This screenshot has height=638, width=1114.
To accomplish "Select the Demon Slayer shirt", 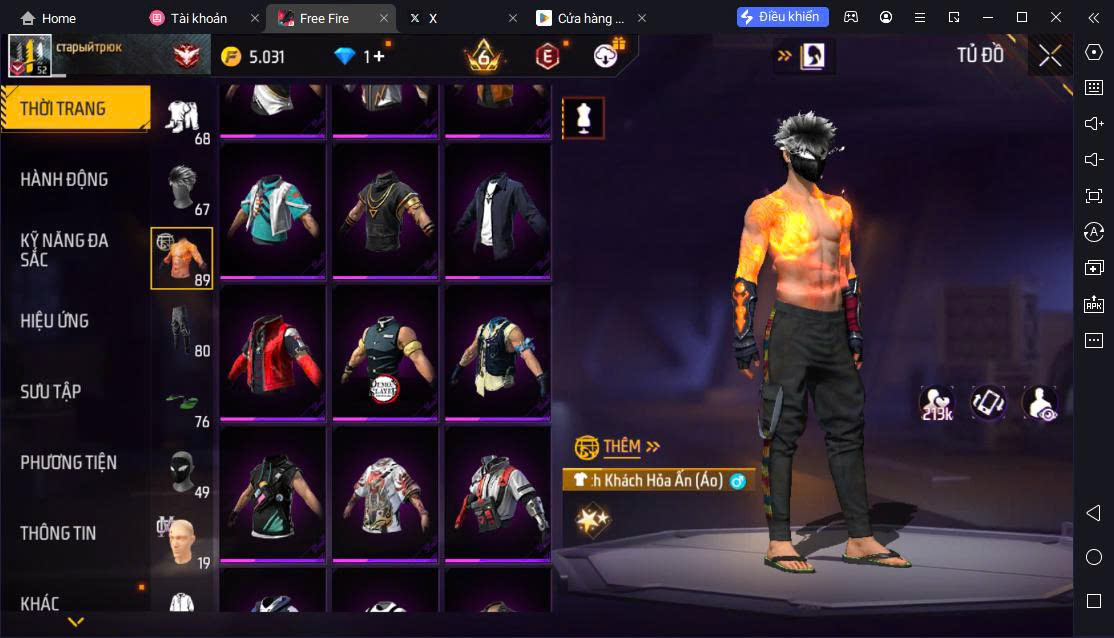I will click(385, 352).
